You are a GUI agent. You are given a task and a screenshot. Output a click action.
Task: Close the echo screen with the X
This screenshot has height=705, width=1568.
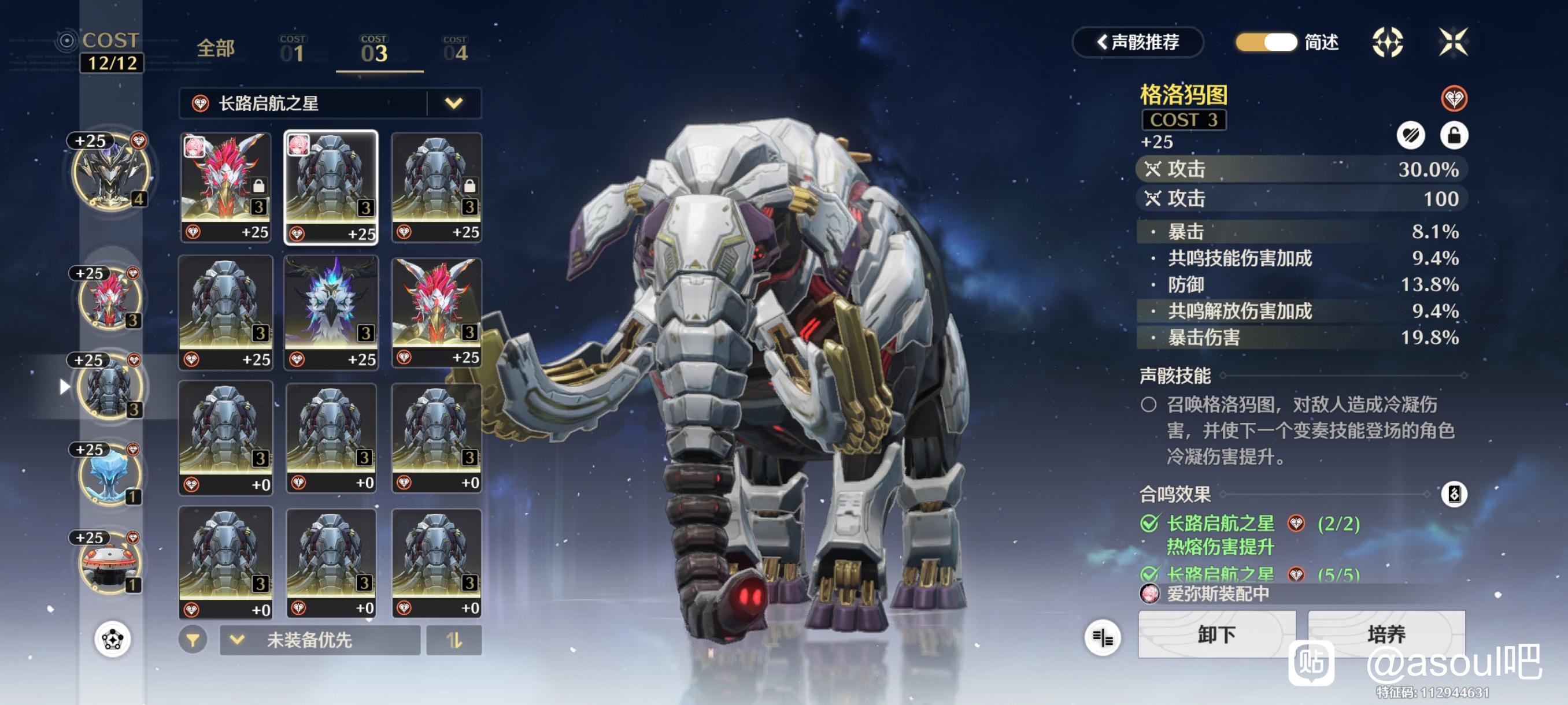[1452, 43]
